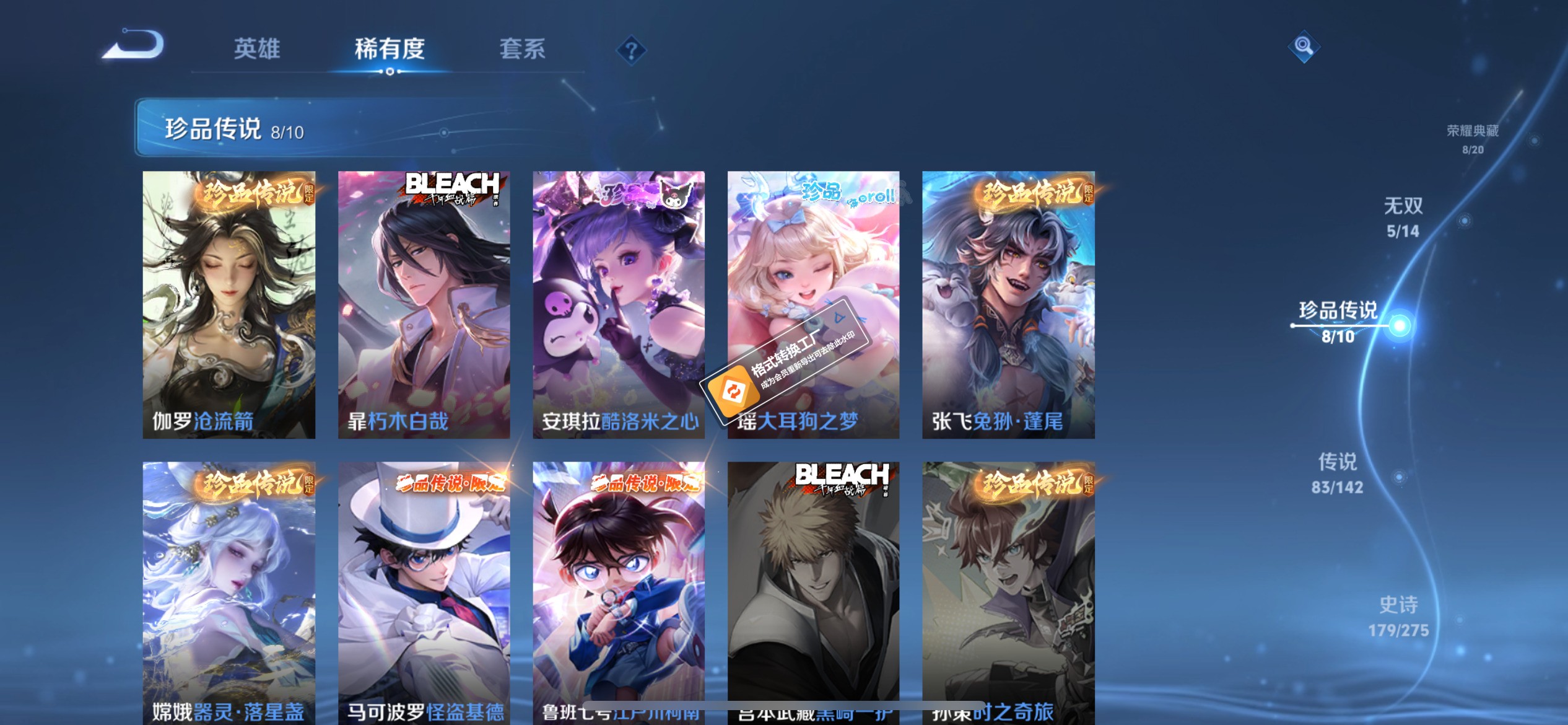Open the 安琪拉酷洛米之心 skin
This screenshot has width=1568, height=725.
click(619, 304)
